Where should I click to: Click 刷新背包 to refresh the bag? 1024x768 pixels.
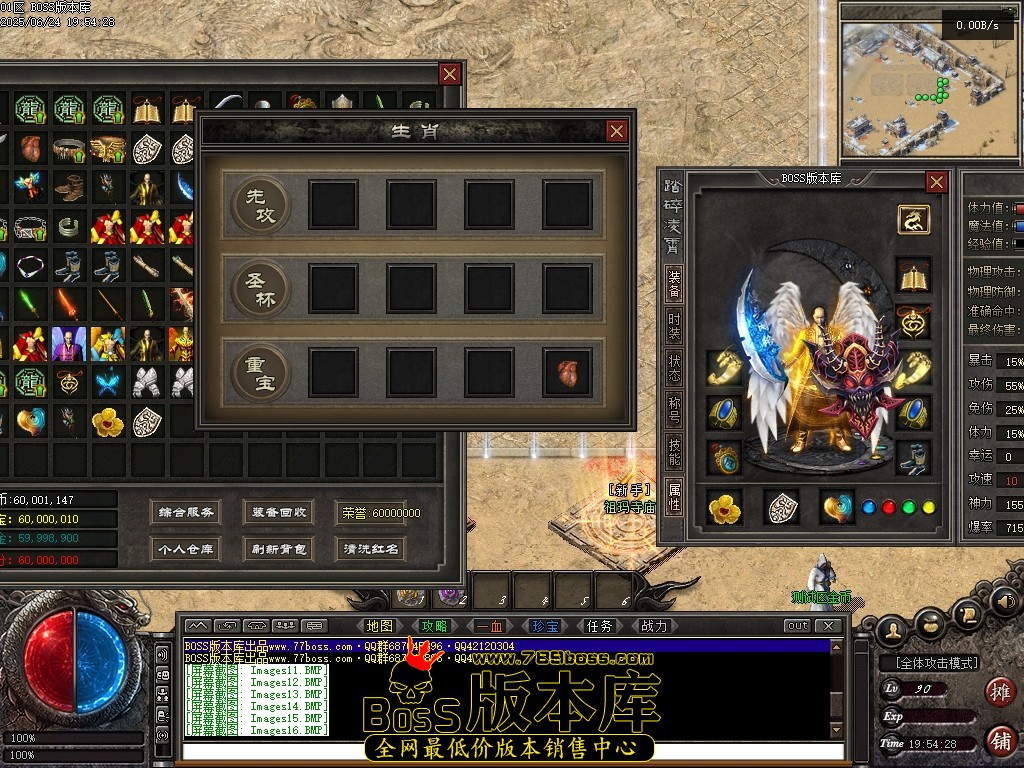(x=279, y=549)
